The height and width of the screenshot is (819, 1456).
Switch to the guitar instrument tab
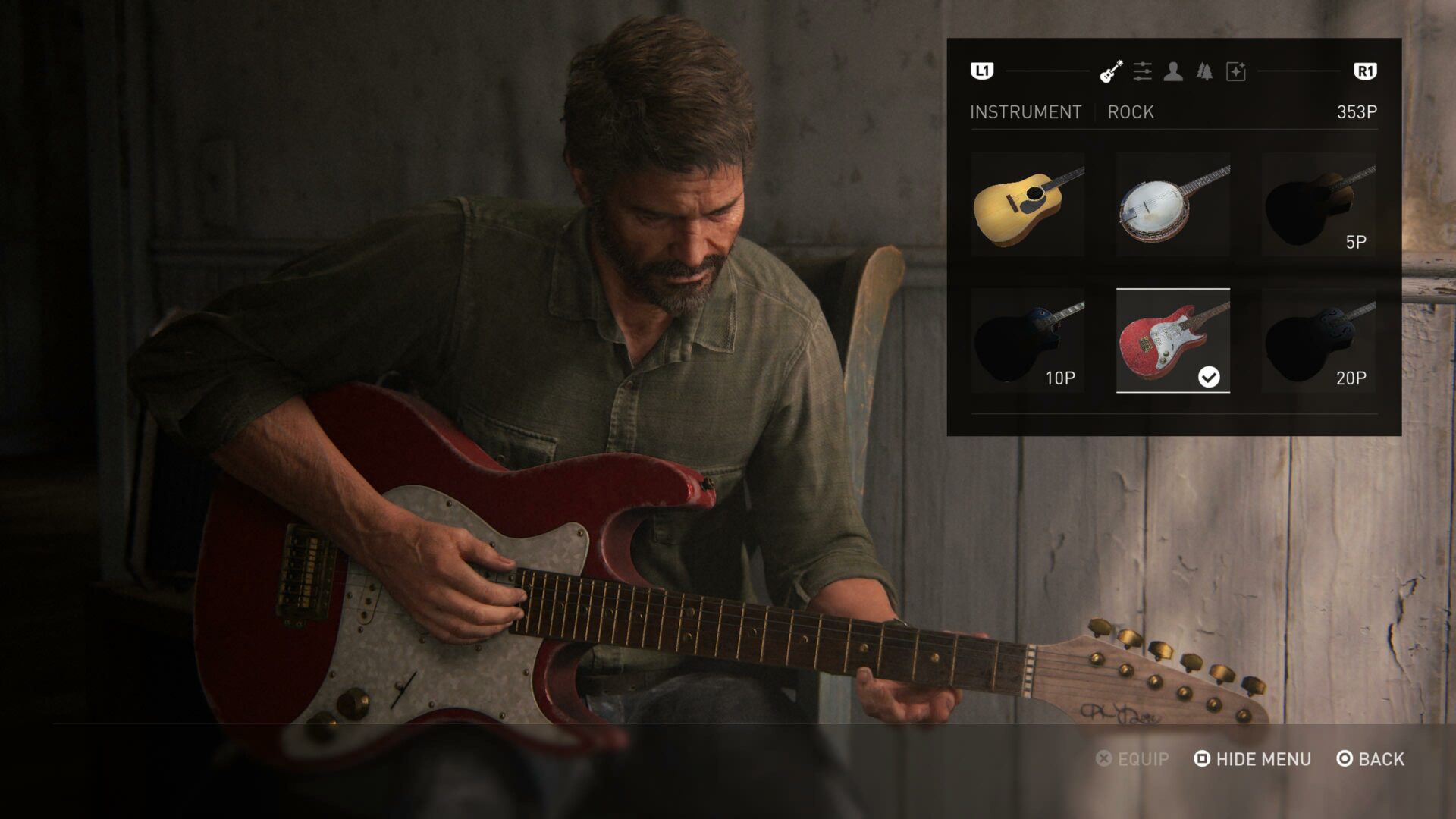(1111, 71)
